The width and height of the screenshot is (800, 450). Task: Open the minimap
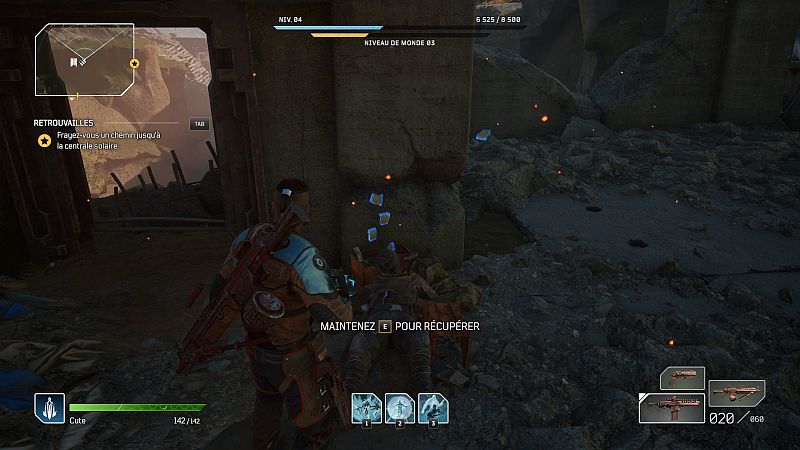pos(85,61)
